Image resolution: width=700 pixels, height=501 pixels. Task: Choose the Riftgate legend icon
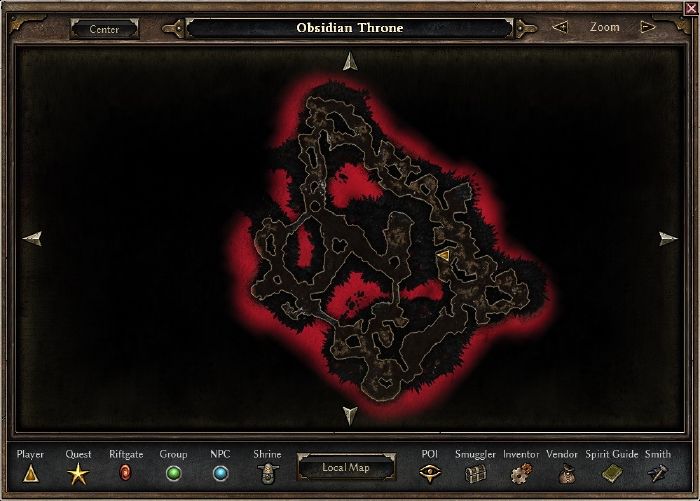tap(126, 473)
